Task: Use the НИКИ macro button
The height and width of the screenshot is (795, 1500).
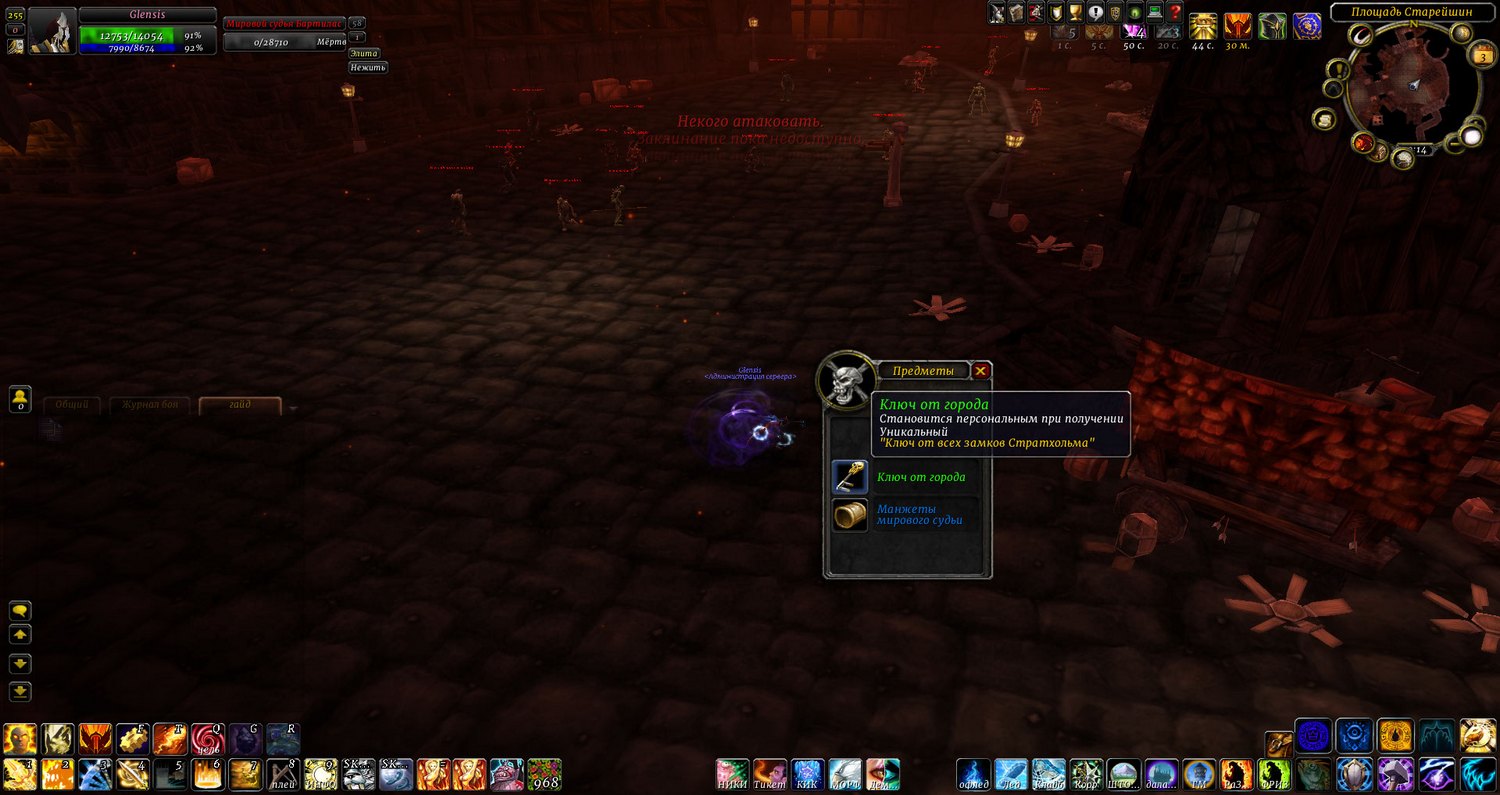Action: [x=733, y=774]
